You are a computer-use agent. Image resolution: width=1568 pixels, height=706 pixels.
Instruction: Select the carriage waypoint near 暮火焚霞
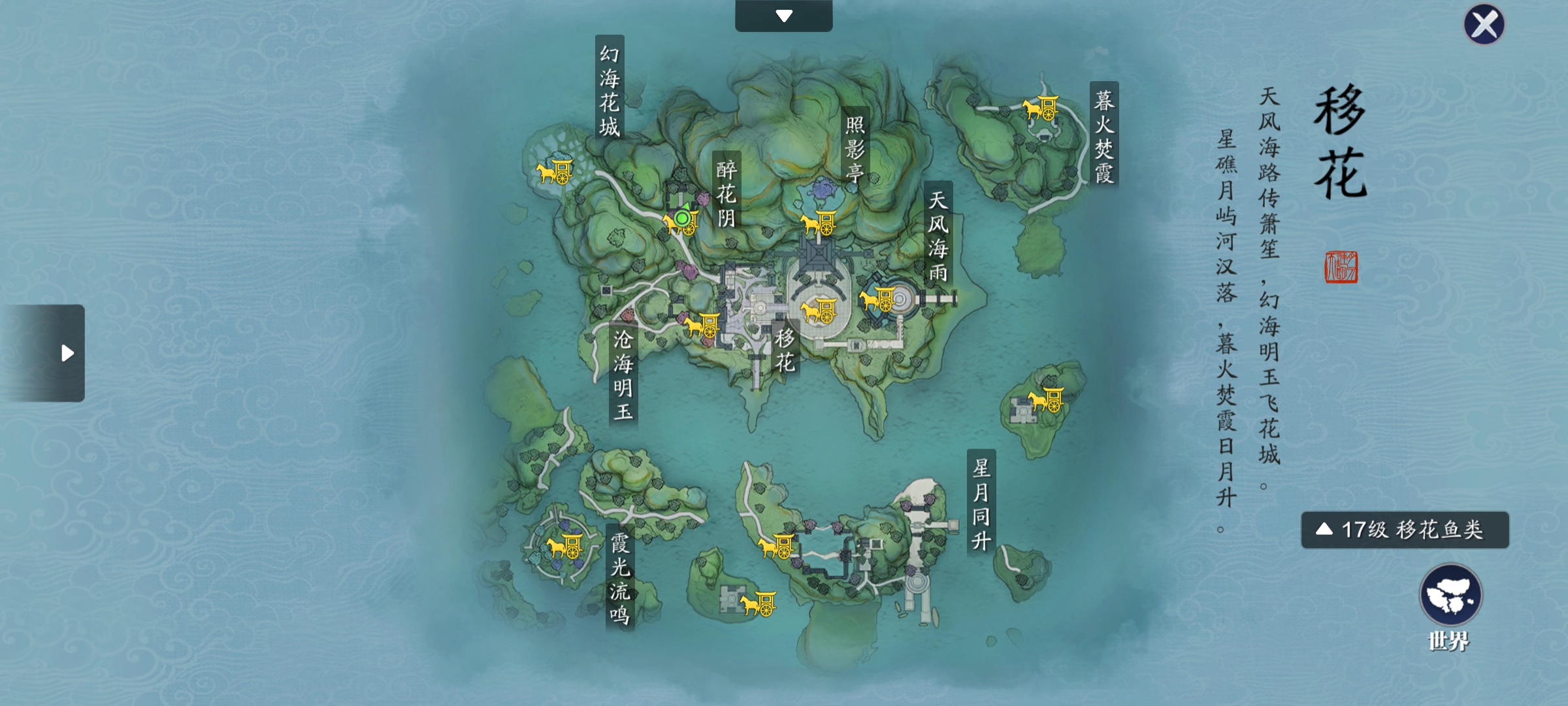coord(1041,109)
